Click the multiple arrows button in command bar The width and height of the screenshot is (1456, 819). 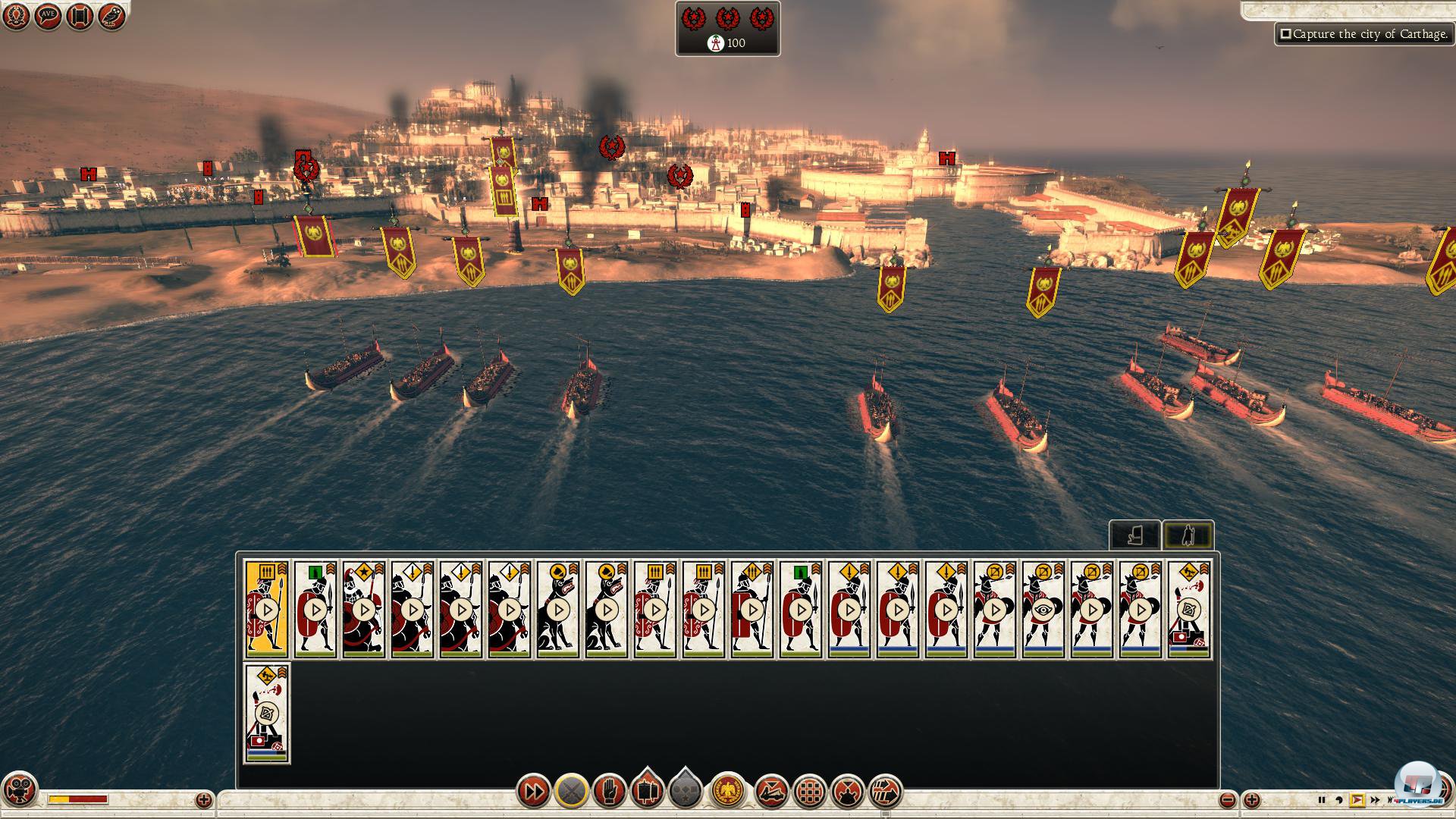885,792
